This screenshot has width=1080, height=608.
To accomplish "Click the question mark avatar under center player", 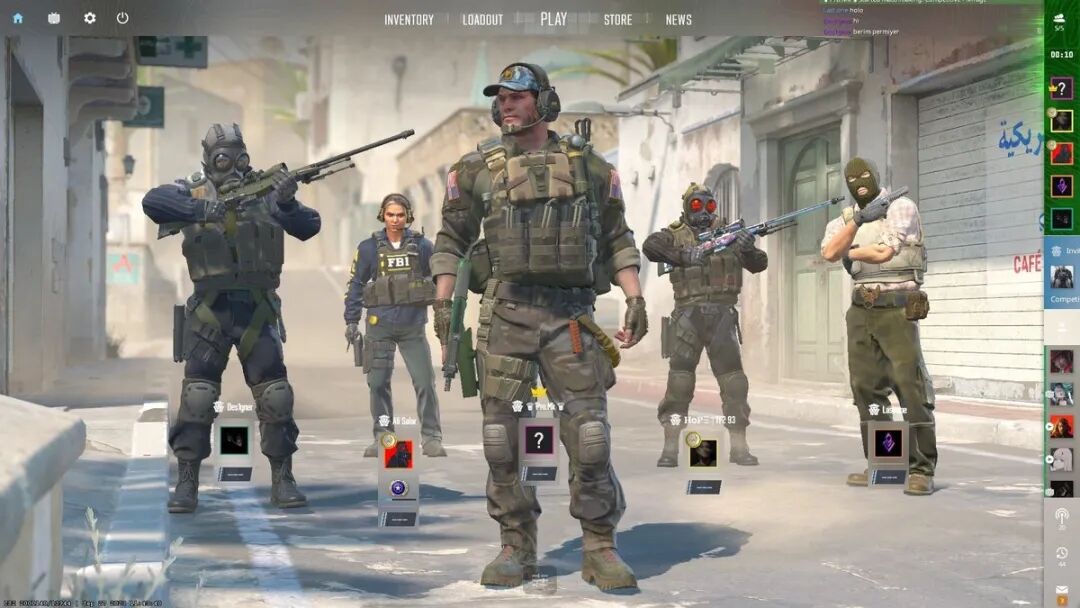I will (x=539, y=440).
